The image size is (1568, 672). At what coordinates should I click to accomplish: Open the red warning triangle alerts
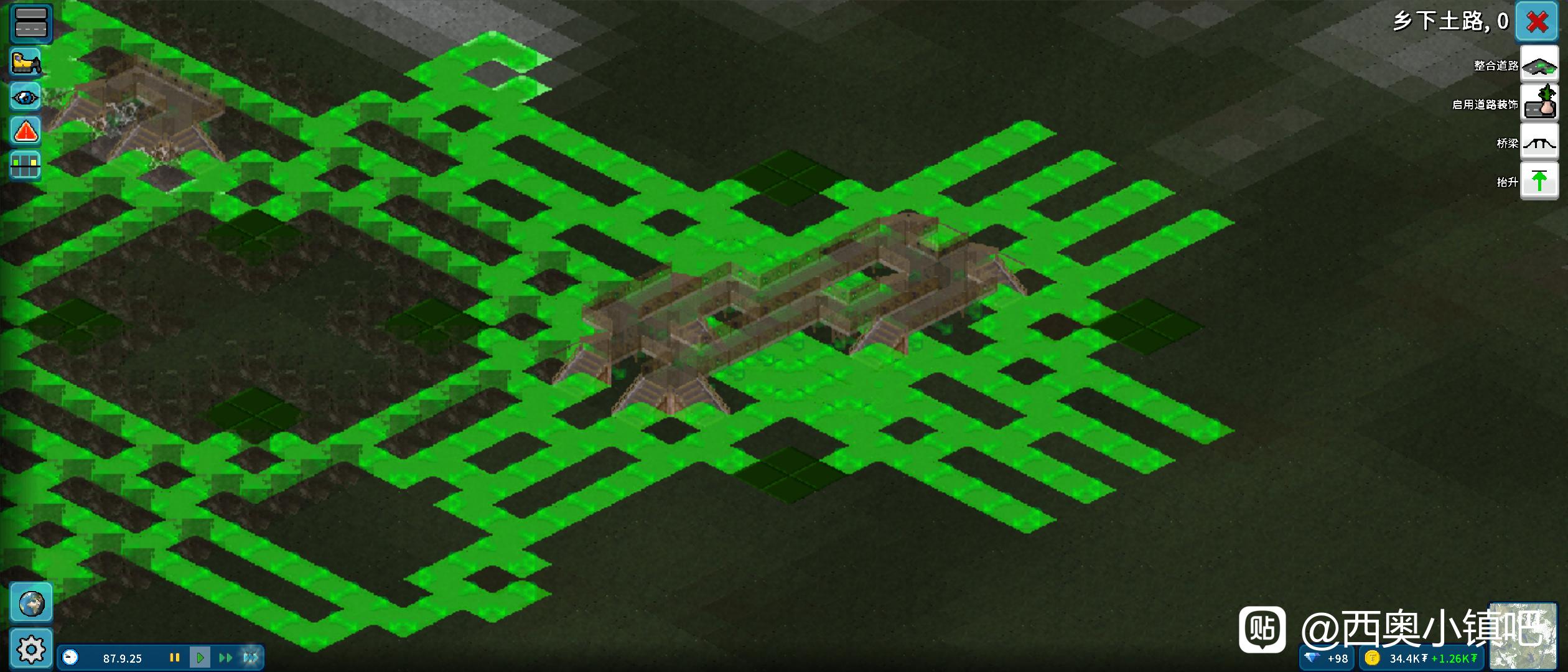click(26, 131)
